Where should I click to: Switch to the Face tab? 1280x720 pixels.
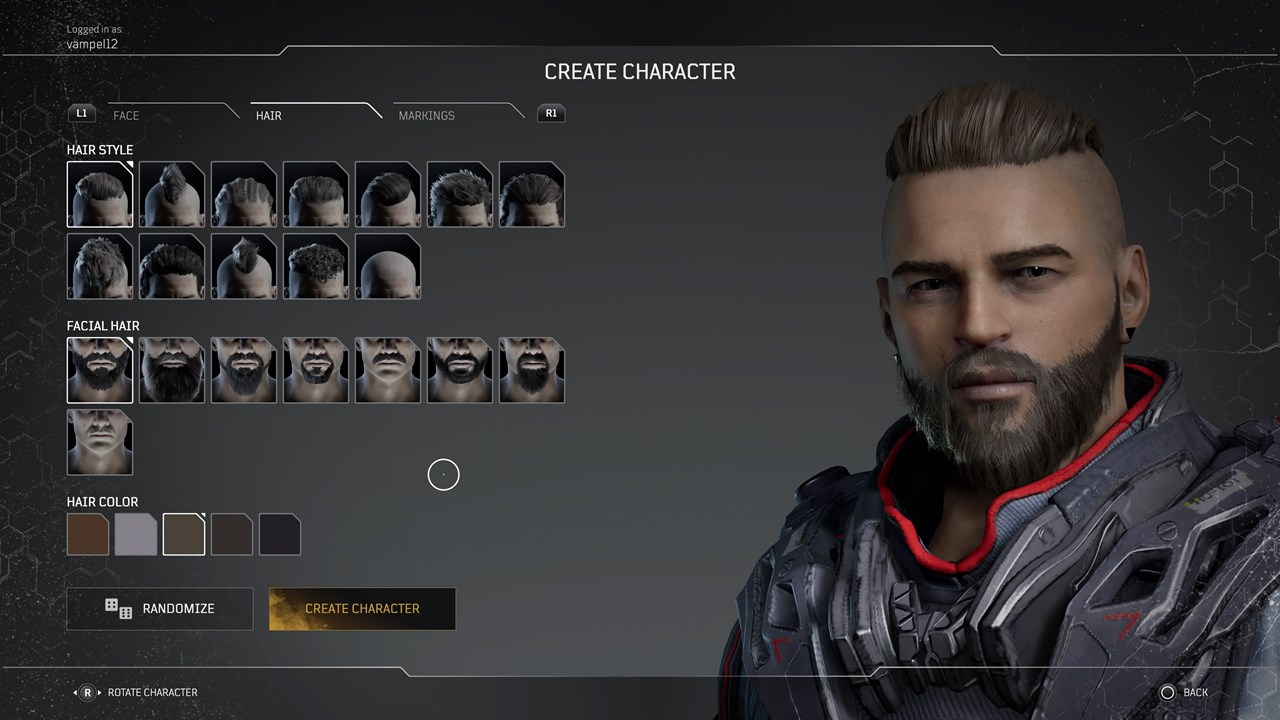(x=126, y=115)
